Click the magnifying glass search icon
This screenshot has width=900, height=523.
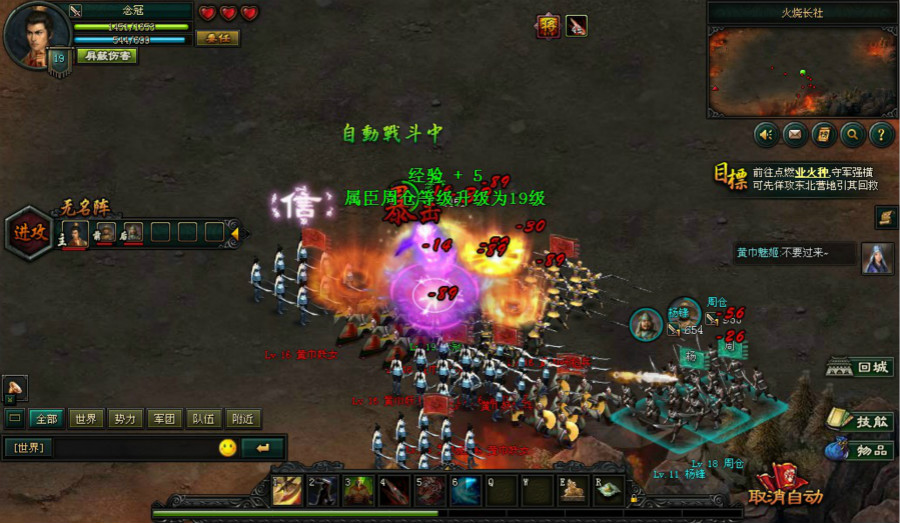tap(853, 133)
